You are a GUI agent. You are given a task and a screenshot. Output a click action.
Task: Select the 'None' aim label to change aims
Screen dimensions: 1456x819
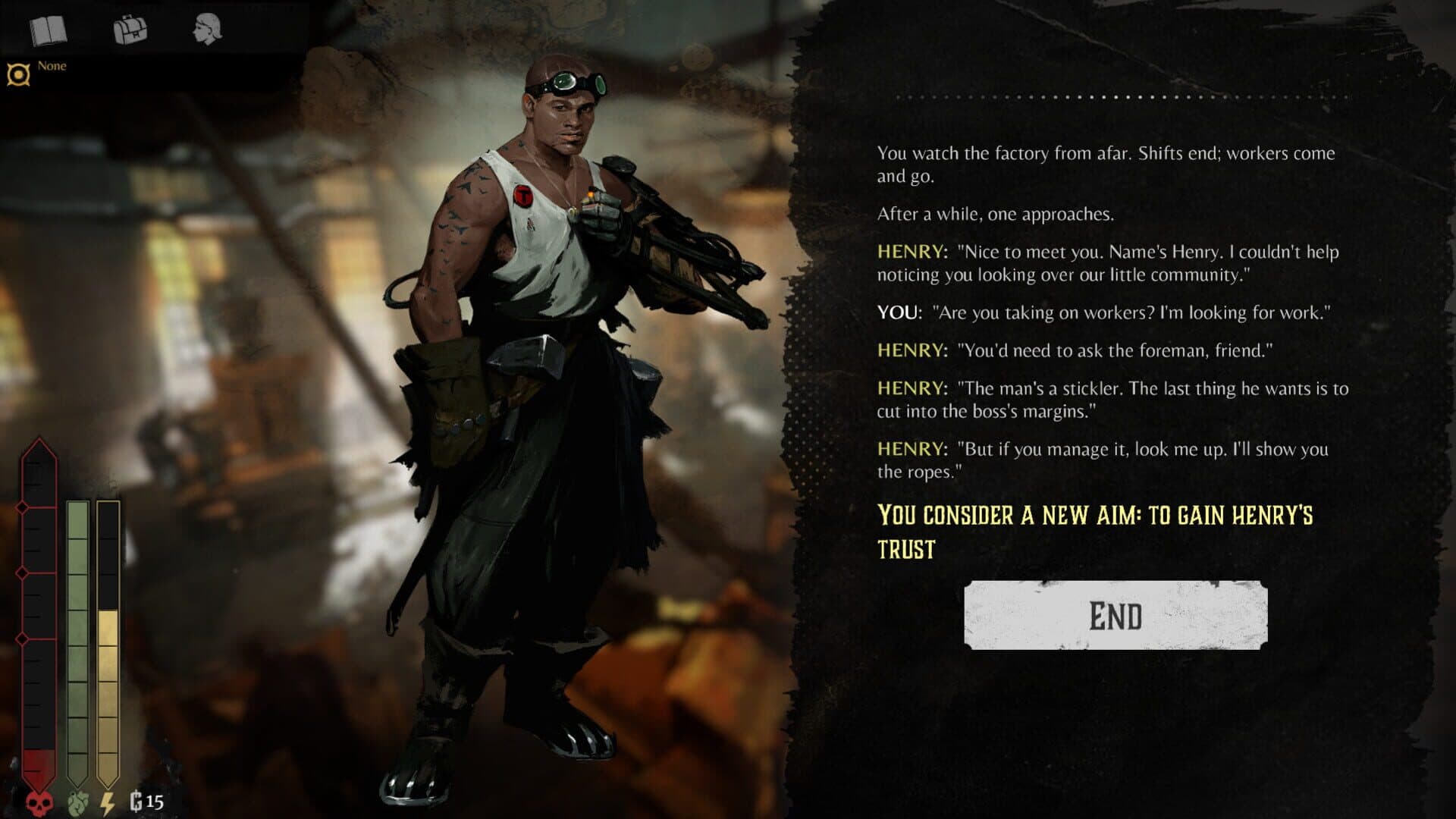click(x=54, y=66)
